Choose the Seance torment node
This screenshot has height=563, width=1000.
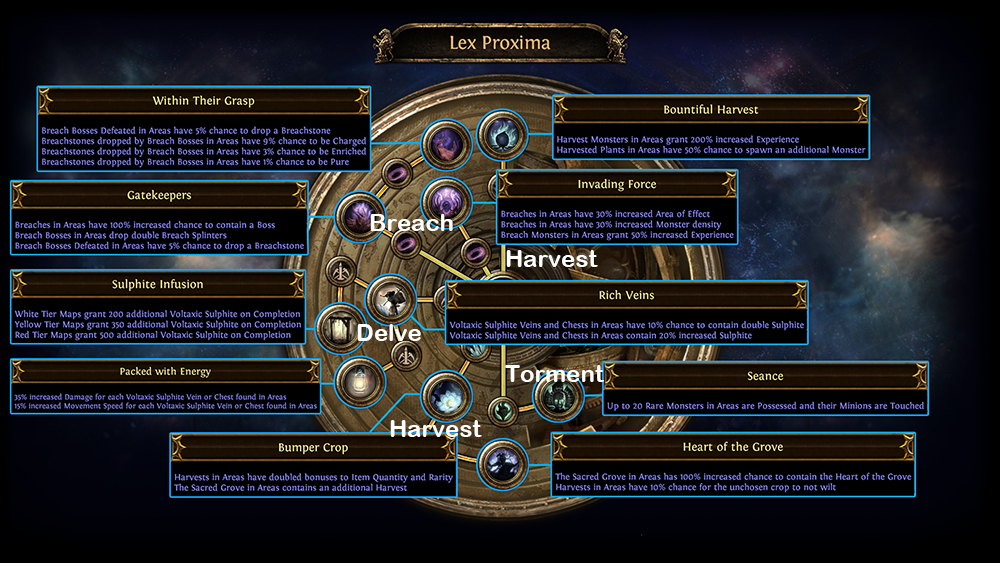pyautogui.click(x=554, y=399)
